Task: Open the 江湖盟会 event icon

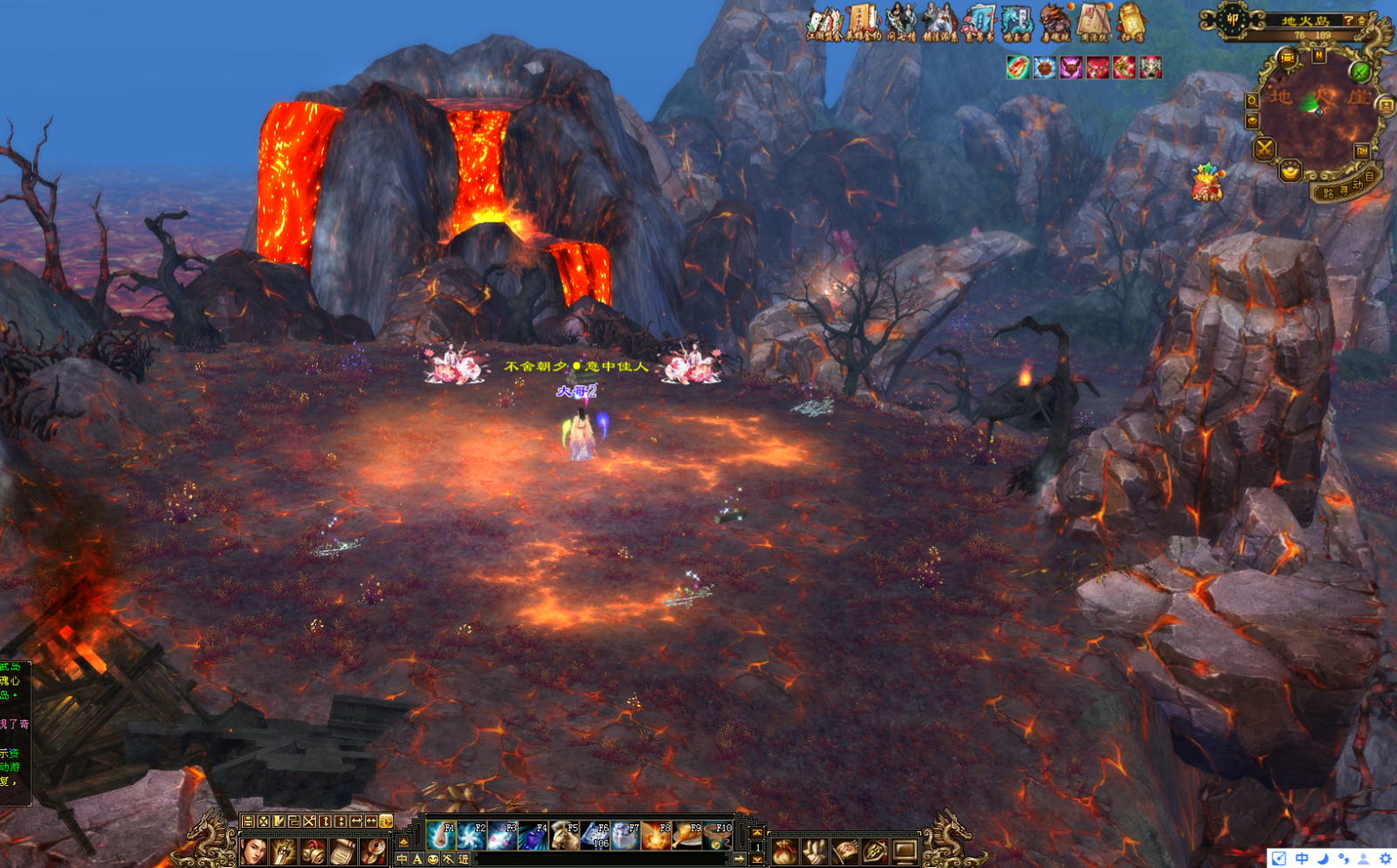Action: [x=823, y=24]
